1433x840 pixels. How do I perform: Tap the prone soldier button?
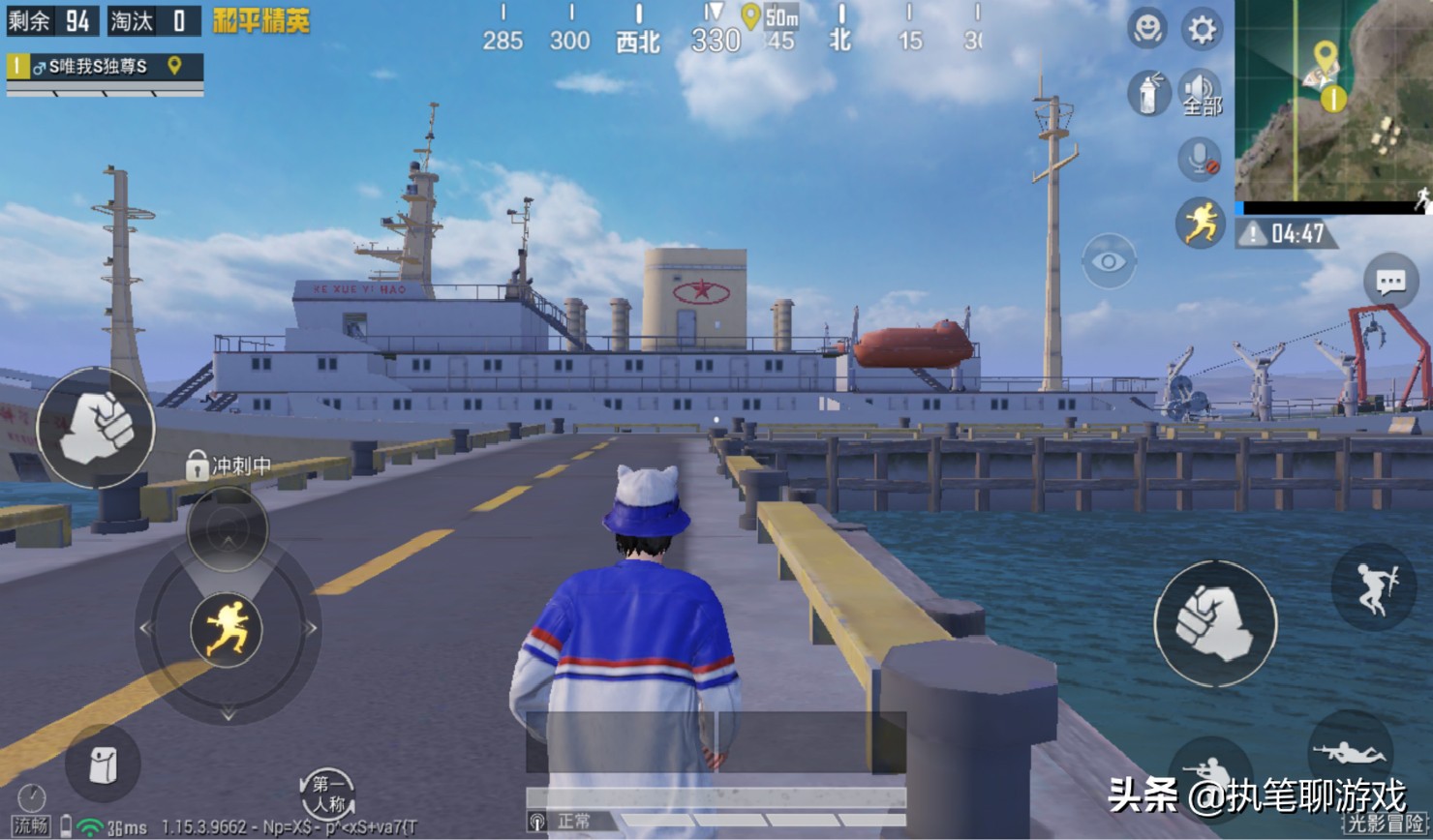coord(1350,750)
